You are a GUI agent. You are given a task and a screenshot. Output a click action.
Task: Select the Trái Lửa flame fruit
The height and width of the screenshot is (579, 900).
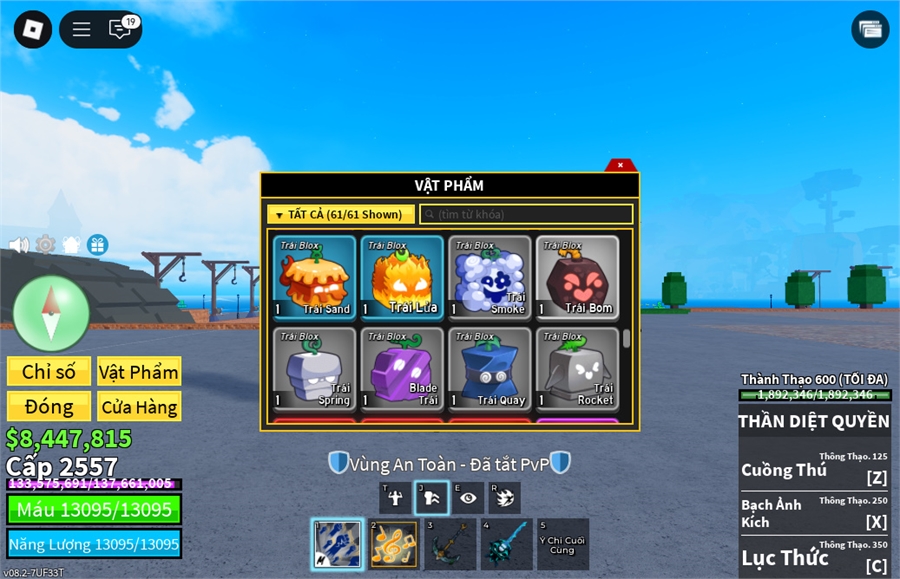pos(402,277)
